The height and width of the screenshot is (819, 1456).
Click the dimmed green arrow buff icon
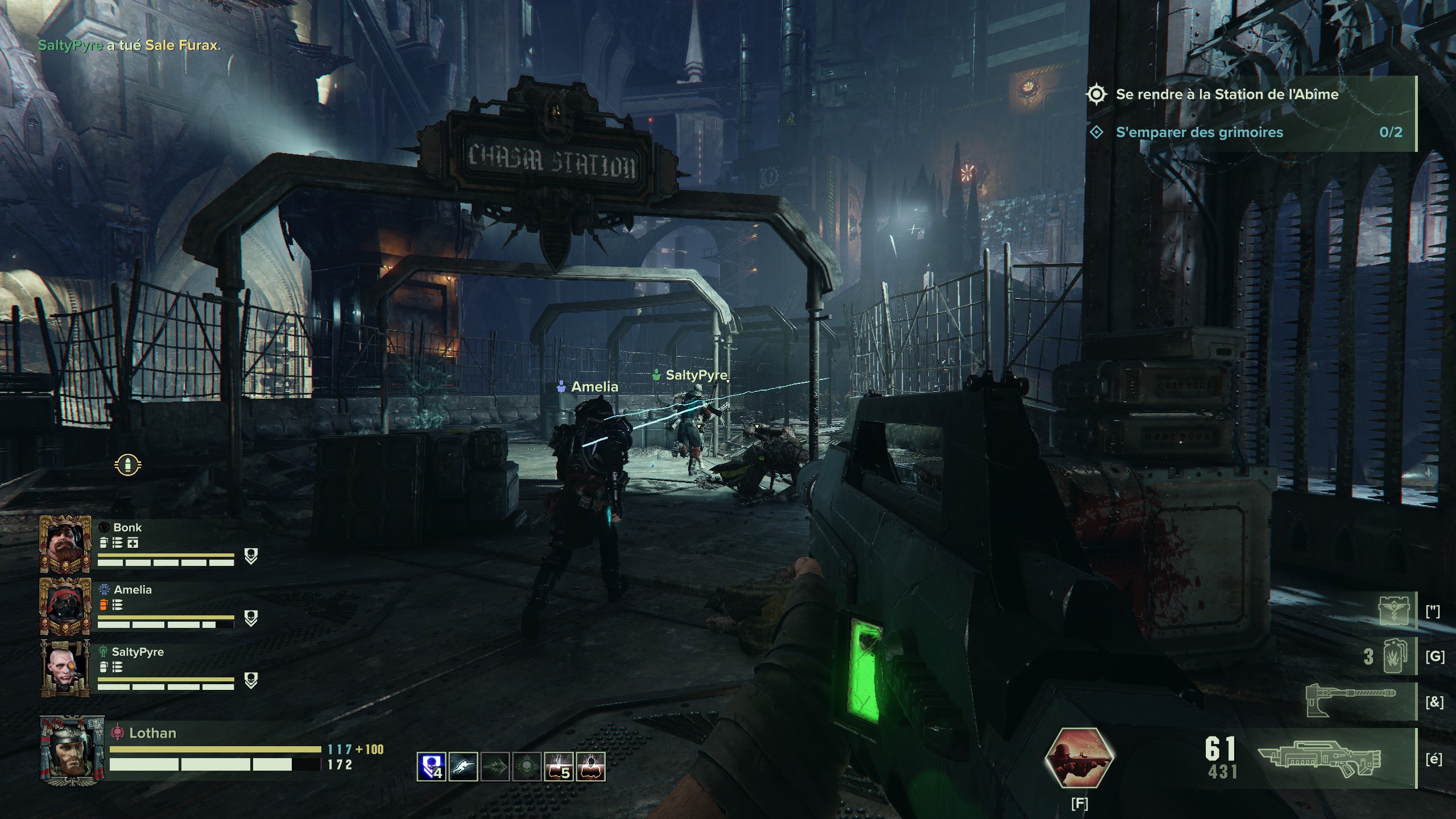tap(495, 766)
